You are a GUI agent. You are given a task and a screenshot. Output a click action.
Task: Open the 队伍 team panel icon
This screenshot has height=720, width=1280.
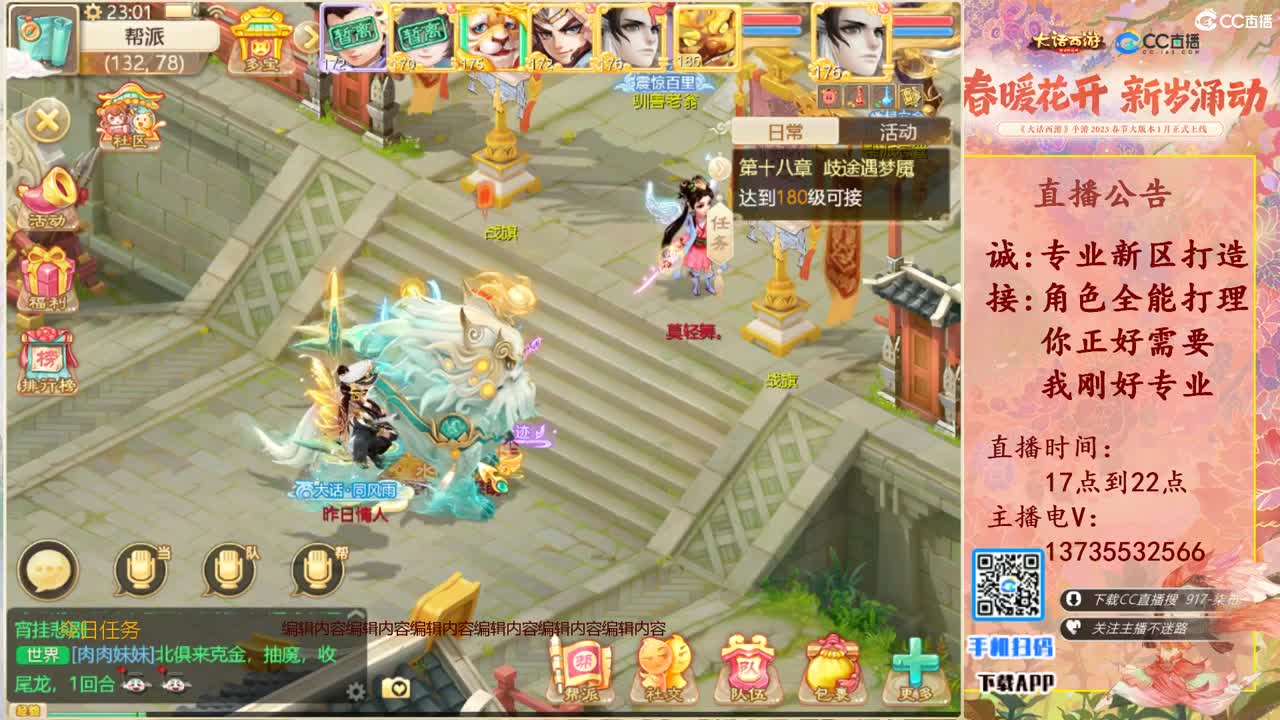click(746, 668)
